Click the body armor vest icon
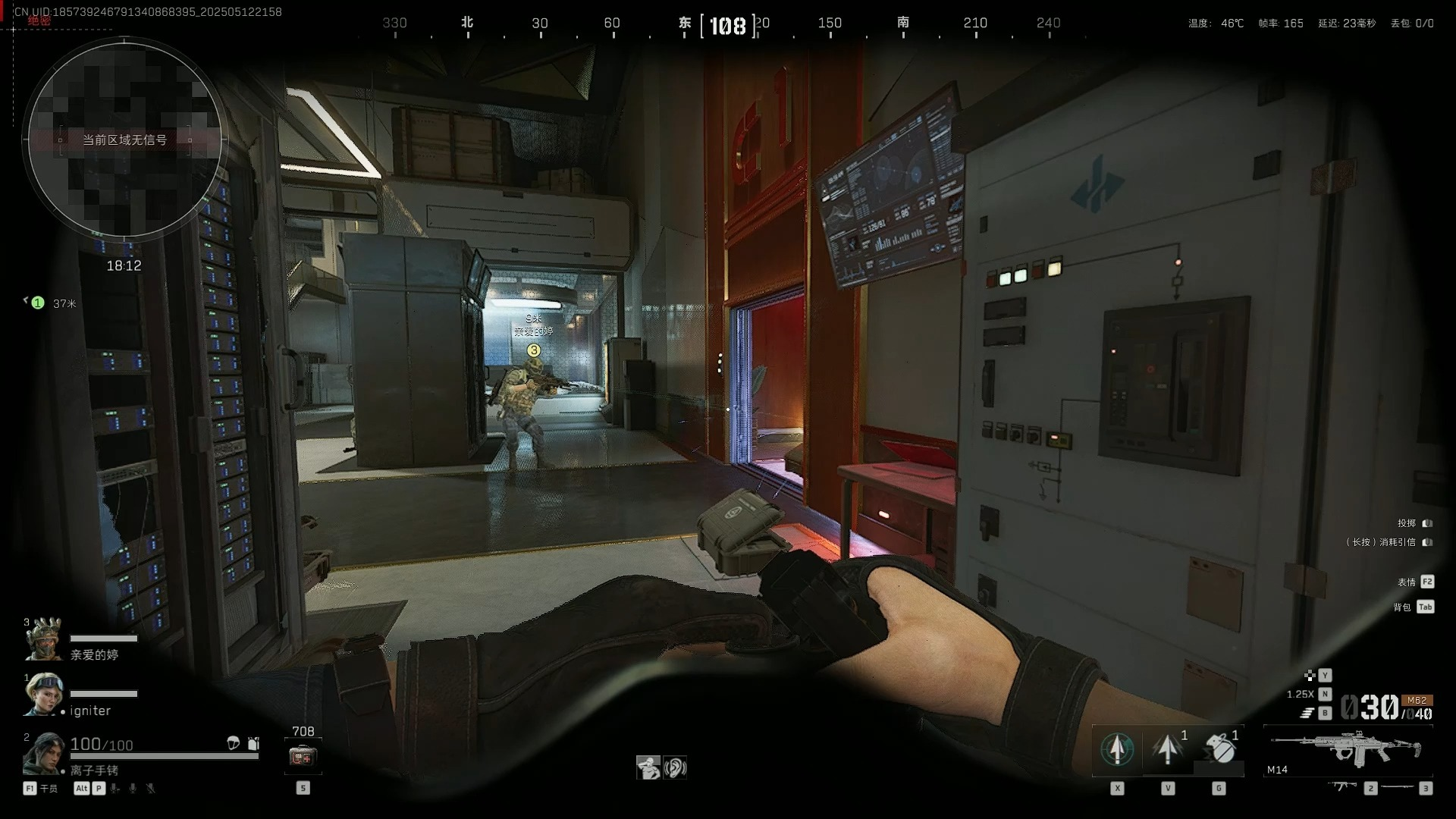The width and height of the screenshot is (1456, 819). tap(253, 743)
